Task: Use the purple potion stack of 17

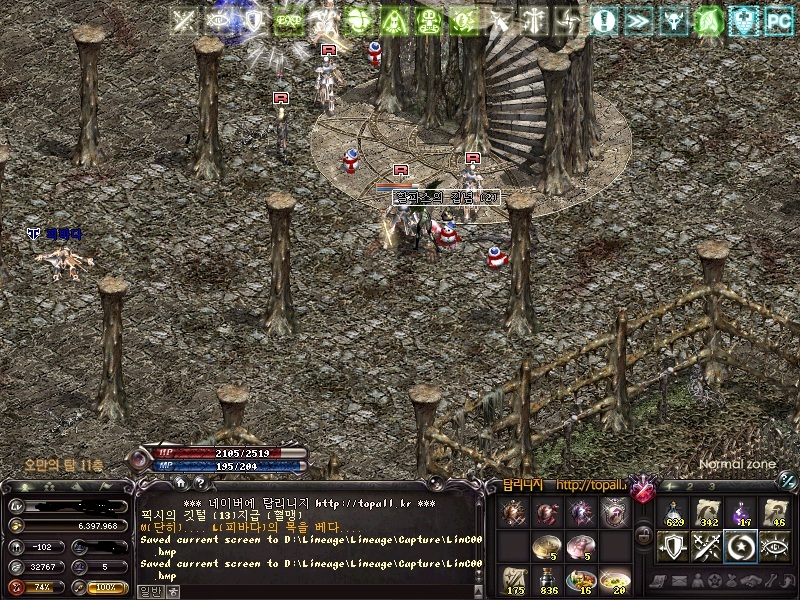Action: click(743, 514)
